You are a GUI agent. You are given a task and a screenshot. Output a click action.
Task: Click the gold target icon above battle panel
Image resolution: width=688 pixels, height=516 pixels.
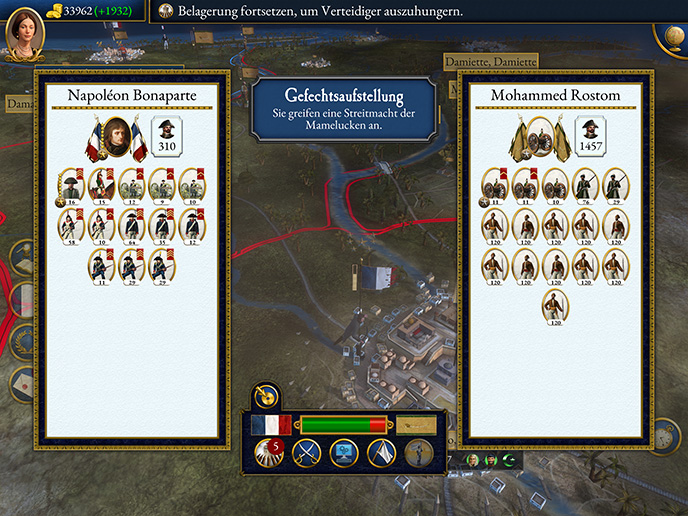[x=266, y=397]
